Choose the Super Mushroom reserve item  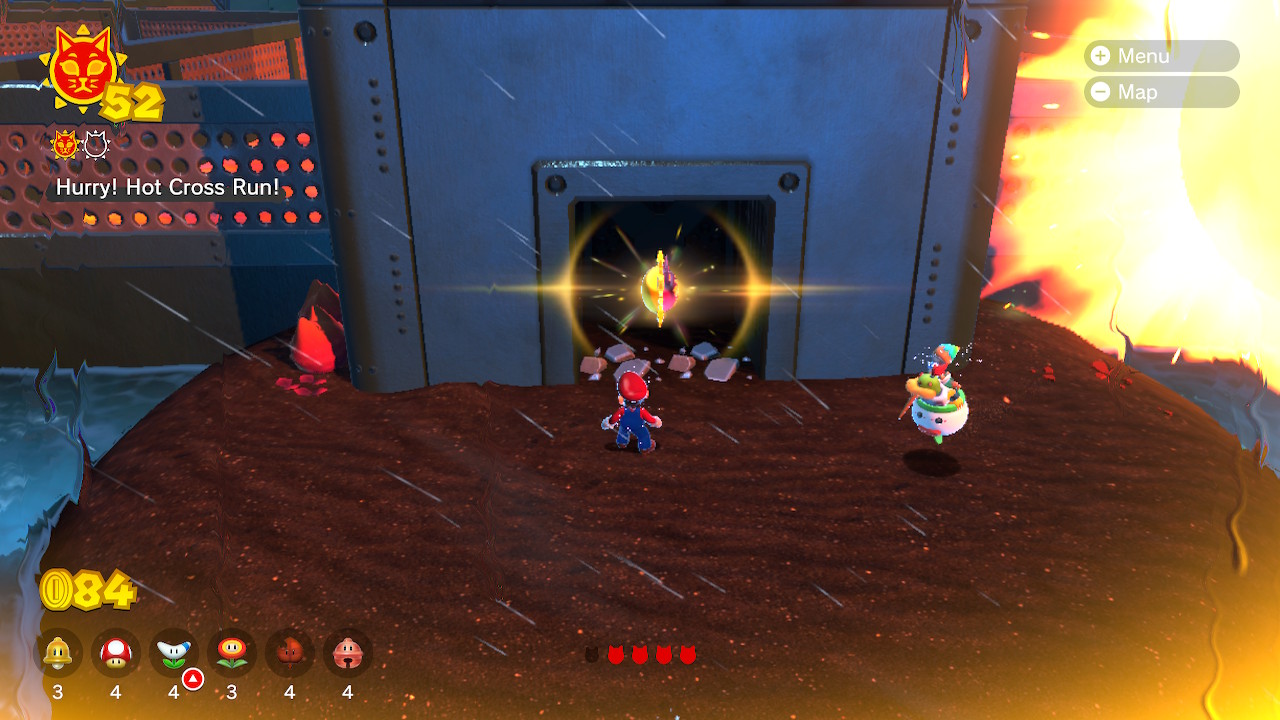click(116, 653)
